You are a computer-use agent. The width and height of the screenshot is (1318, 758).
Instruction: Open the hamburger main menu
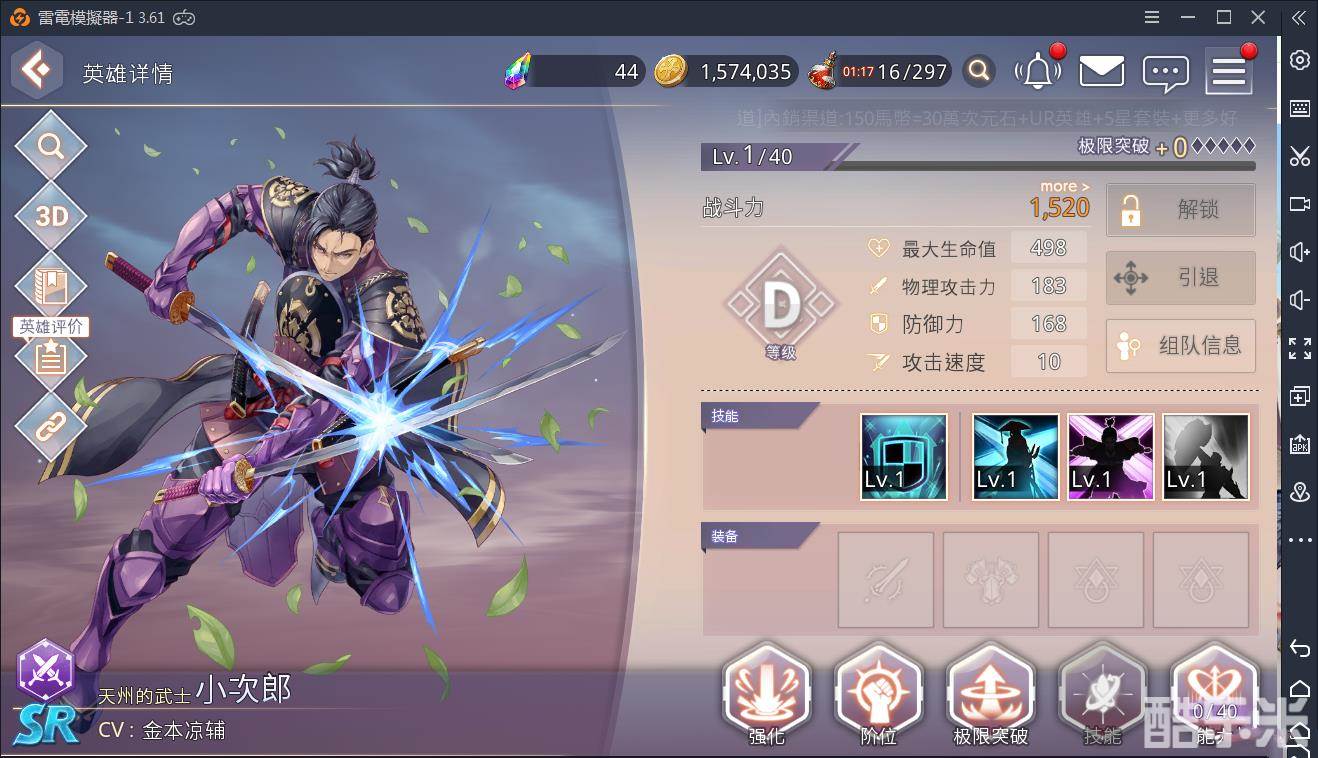point(1228,72)
